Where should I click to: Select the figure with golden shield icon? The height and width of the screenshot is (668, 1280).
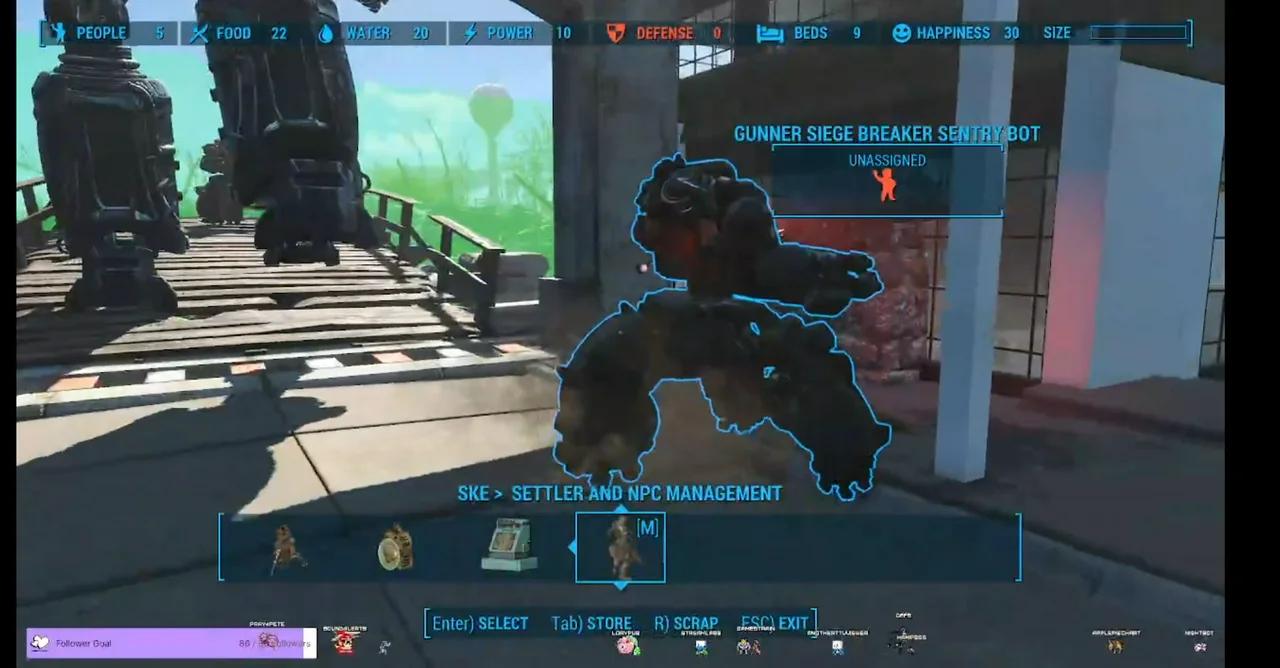coord(396,548)
